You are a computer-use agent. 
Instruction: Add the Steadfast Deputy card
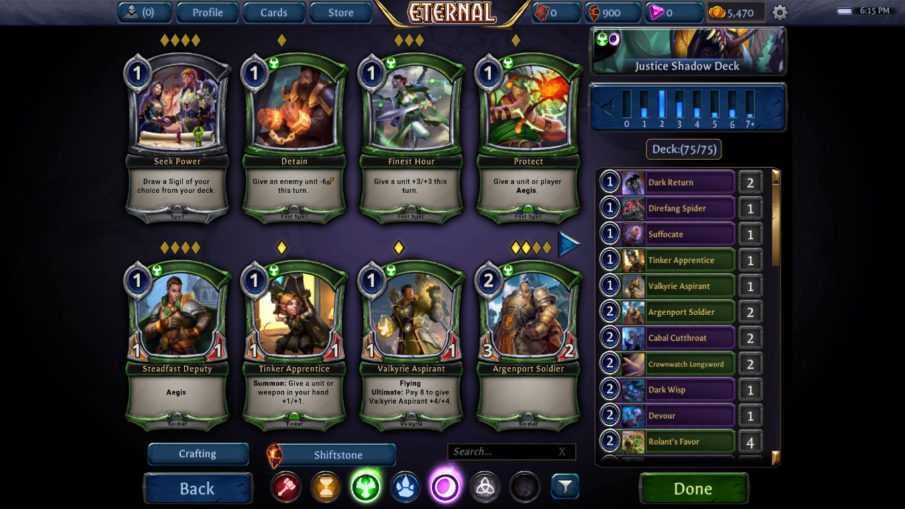176,343
